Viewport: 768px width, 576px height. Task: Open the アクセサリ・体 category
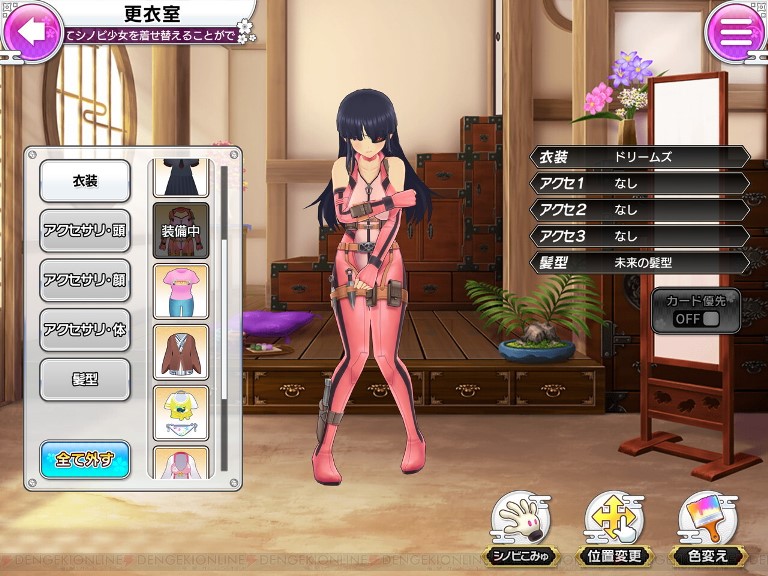[x=85, y=330]
